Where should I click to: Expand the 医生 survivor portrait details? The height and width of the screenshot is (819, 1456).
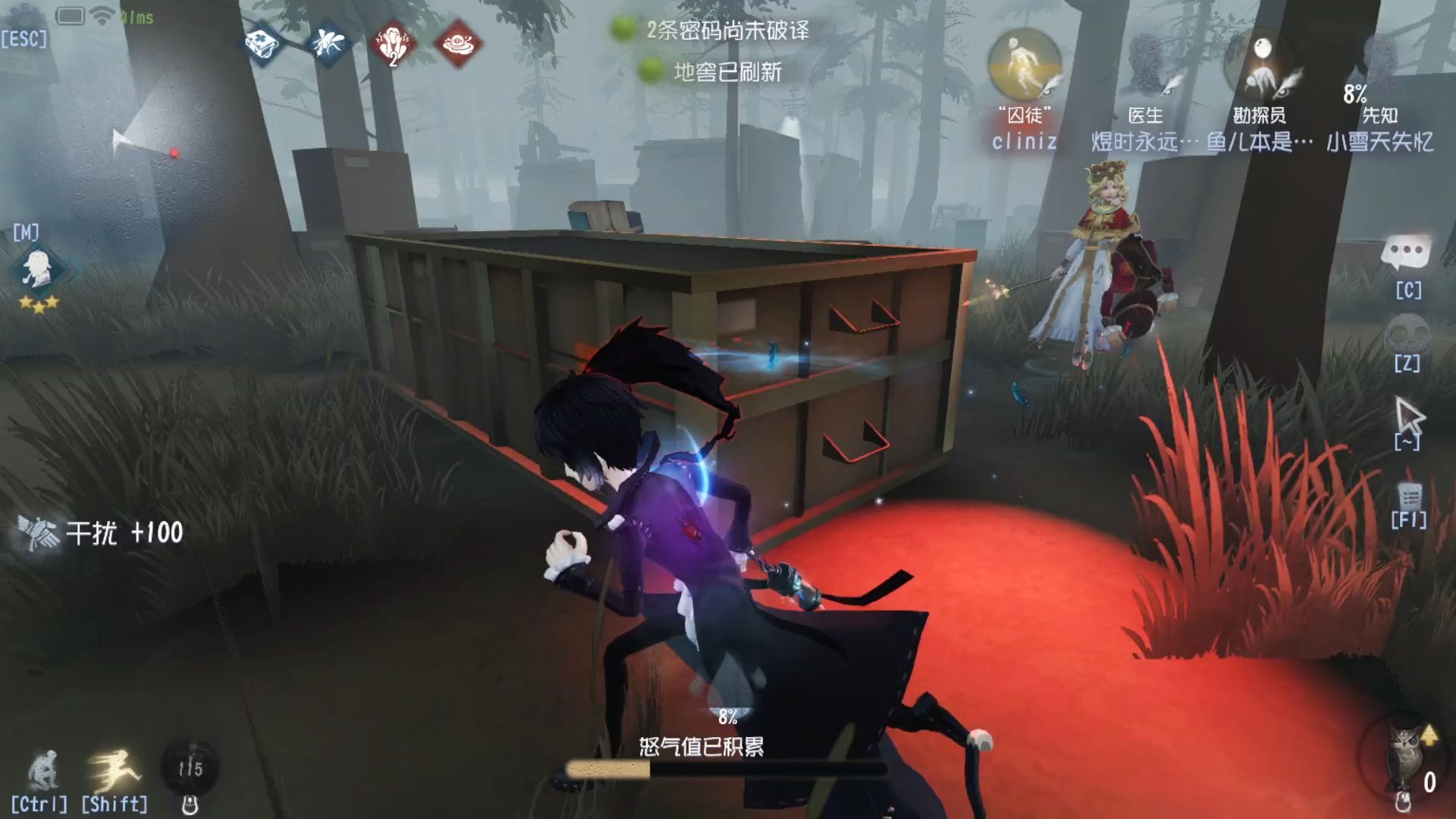pyautogui.click(x=1145, y=68)
